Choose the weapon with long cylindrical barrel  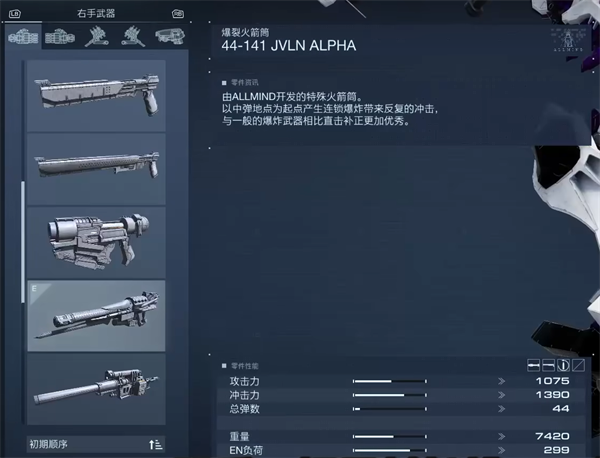[x=97, y=389]
